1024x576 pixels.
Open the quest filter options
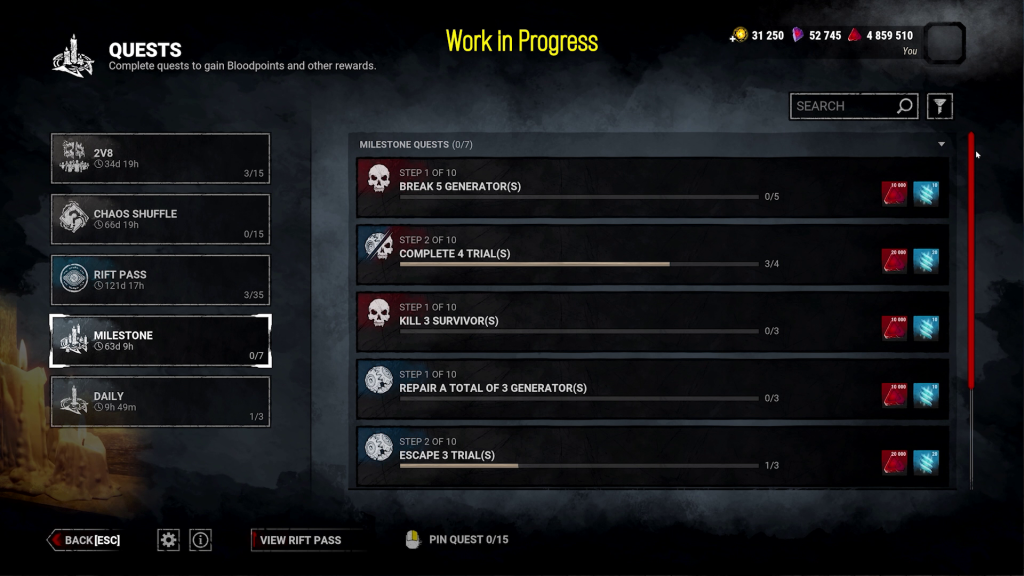[x=940, y=106]
